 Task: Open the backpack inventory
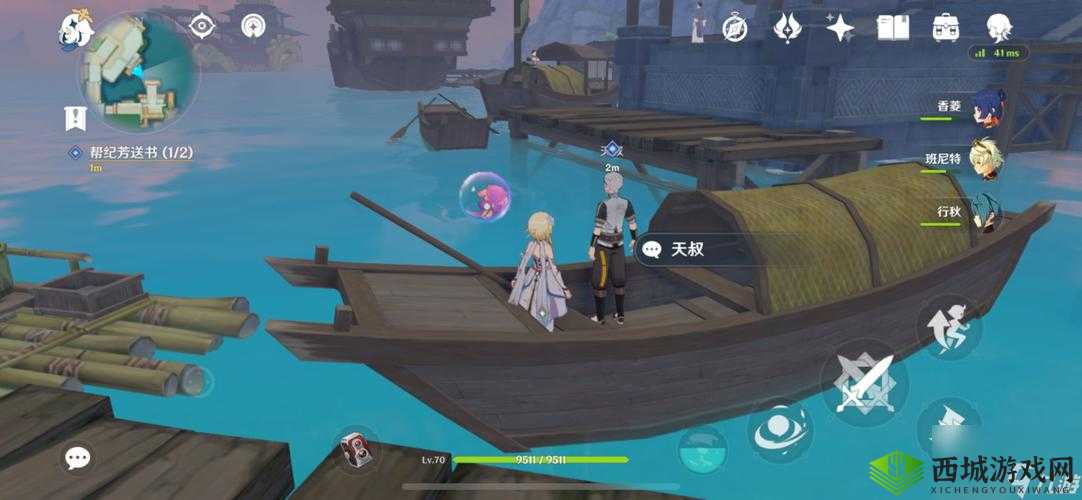point(945,28)
